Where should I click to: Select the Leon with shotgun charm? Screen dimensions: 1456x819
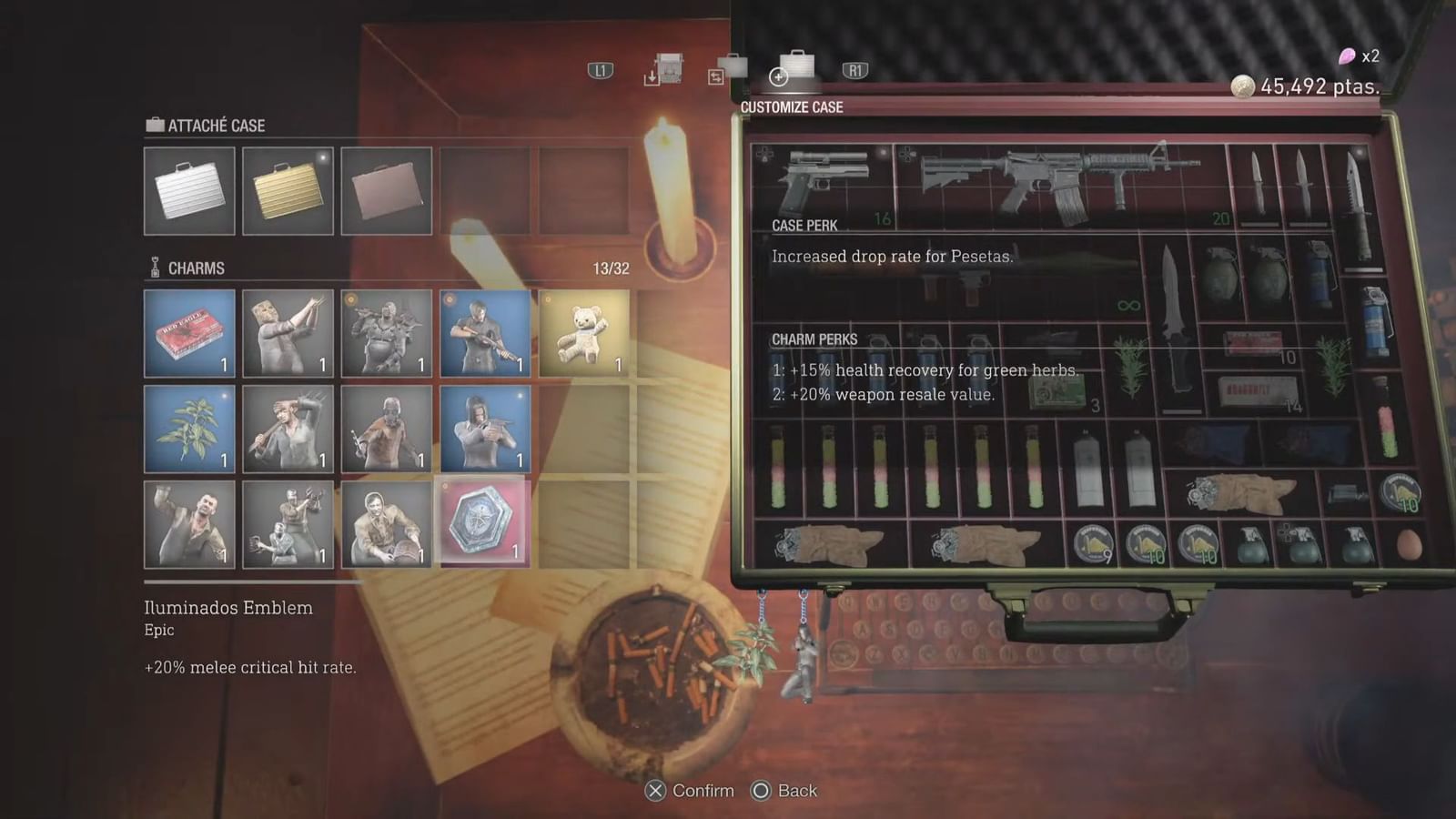pos(485,335)
